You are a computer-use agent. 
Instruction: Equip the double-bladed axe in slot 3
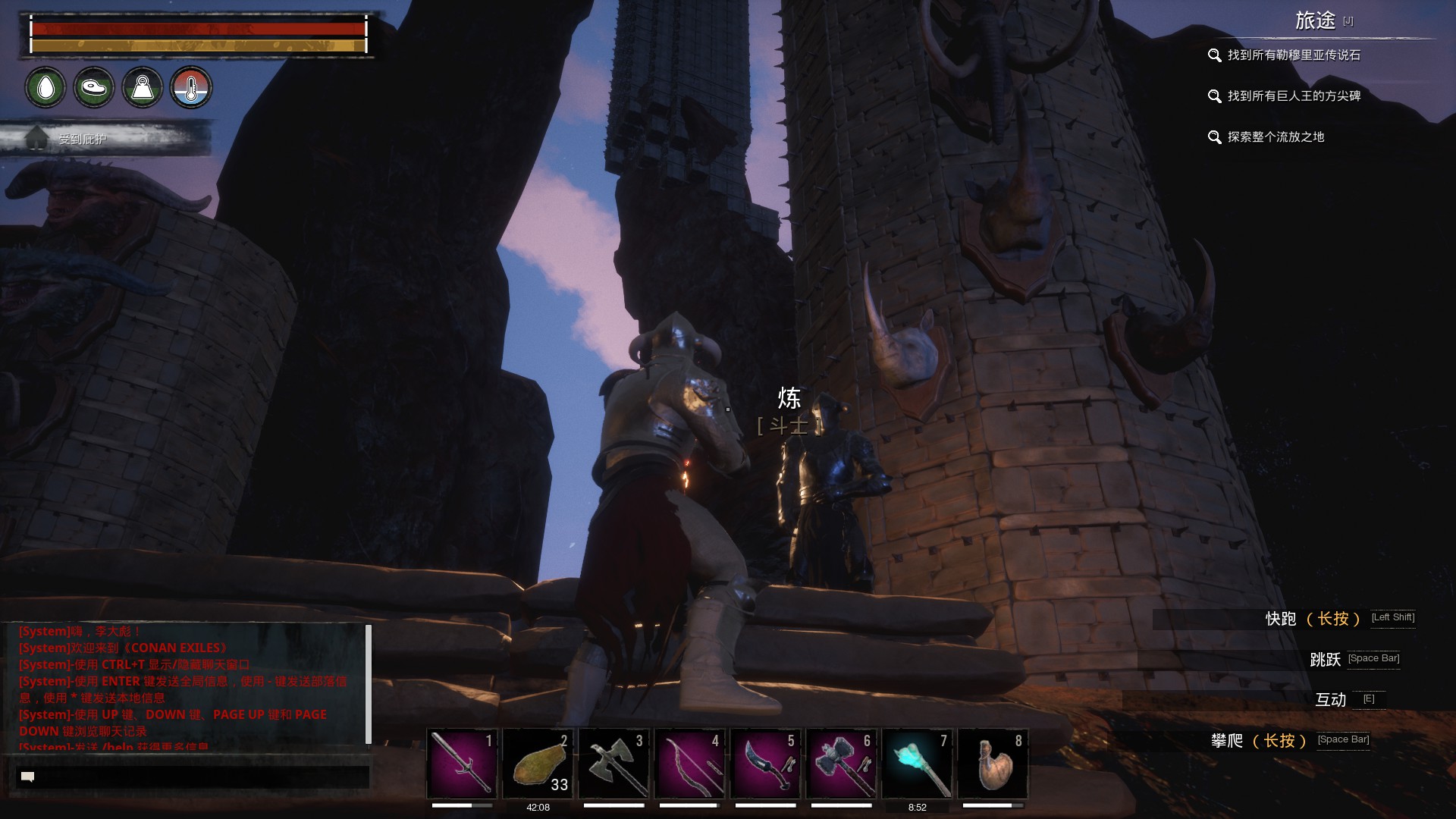[x=614, y=764]
